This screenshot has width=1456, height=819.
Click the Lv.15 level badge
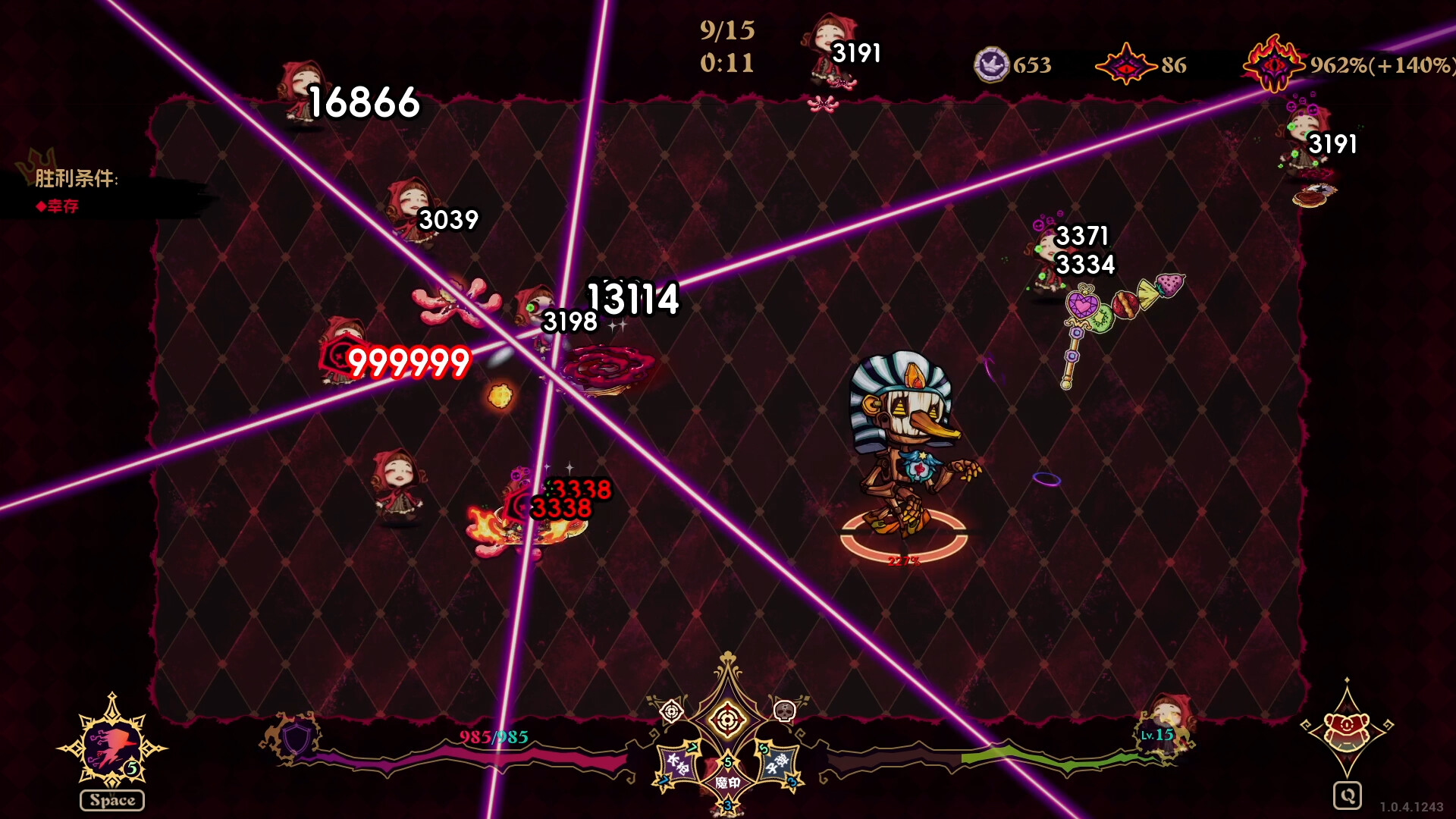click(x=1156, y=734)
